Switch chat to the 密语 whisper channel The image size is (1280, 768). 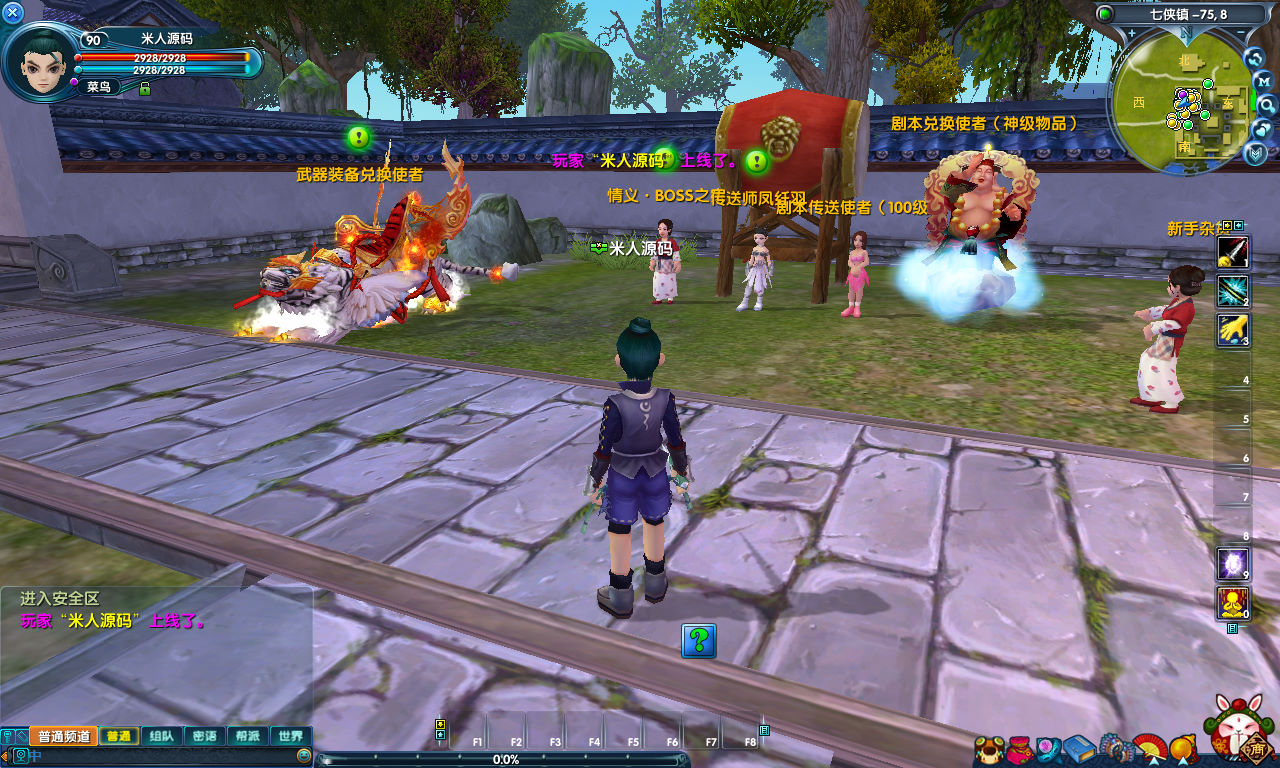(x=204, y=736)
